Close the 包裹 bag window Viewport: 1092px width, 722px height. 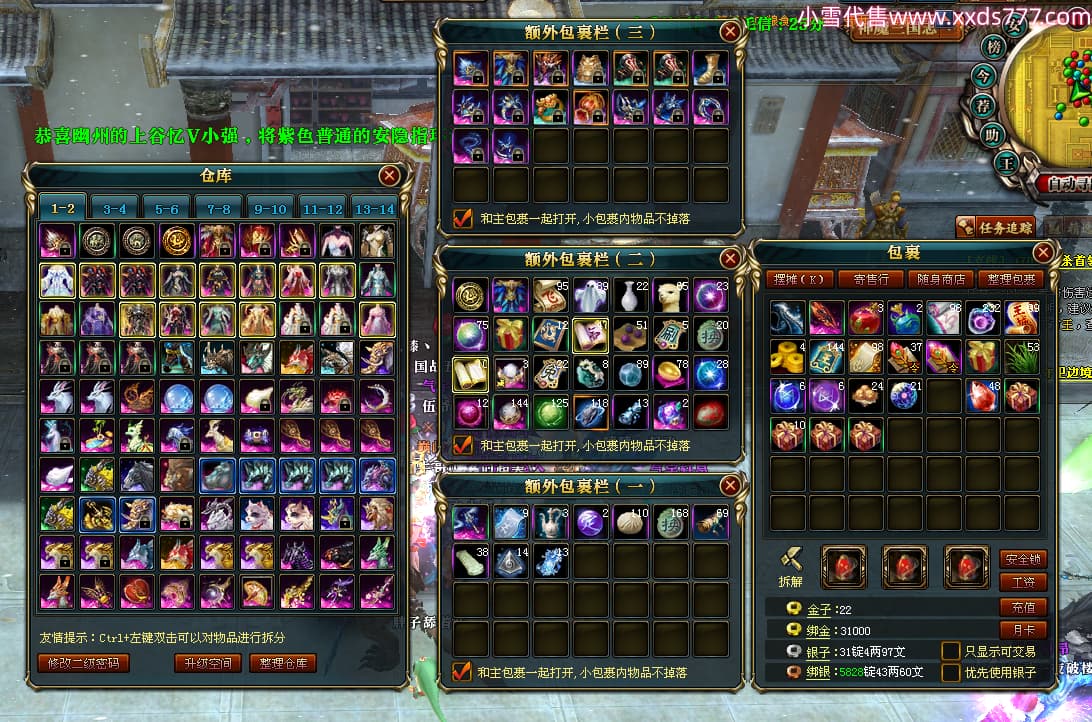click(1043, 253)
